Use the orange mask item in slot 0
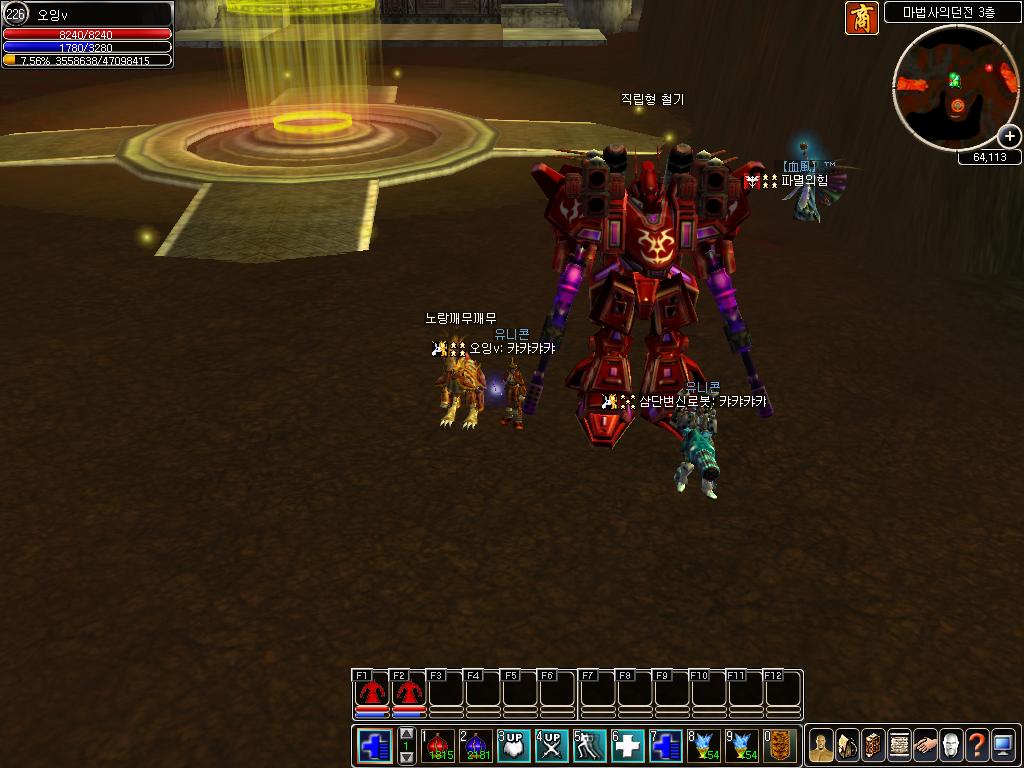The image size is (1024, 768). [x=780, y=746]
